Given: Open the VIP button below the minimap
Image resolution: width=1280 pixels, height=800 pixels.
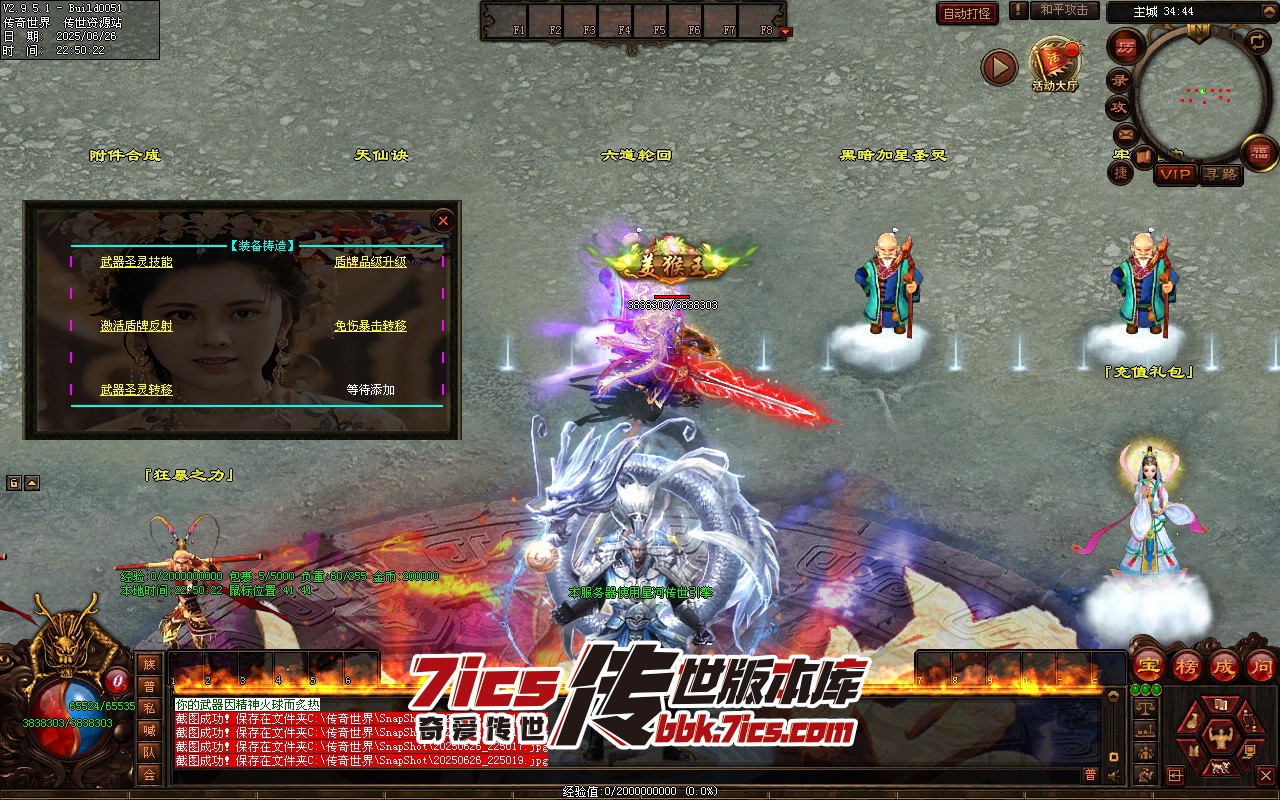Looking at the screenshot, I should [1175, 174].
